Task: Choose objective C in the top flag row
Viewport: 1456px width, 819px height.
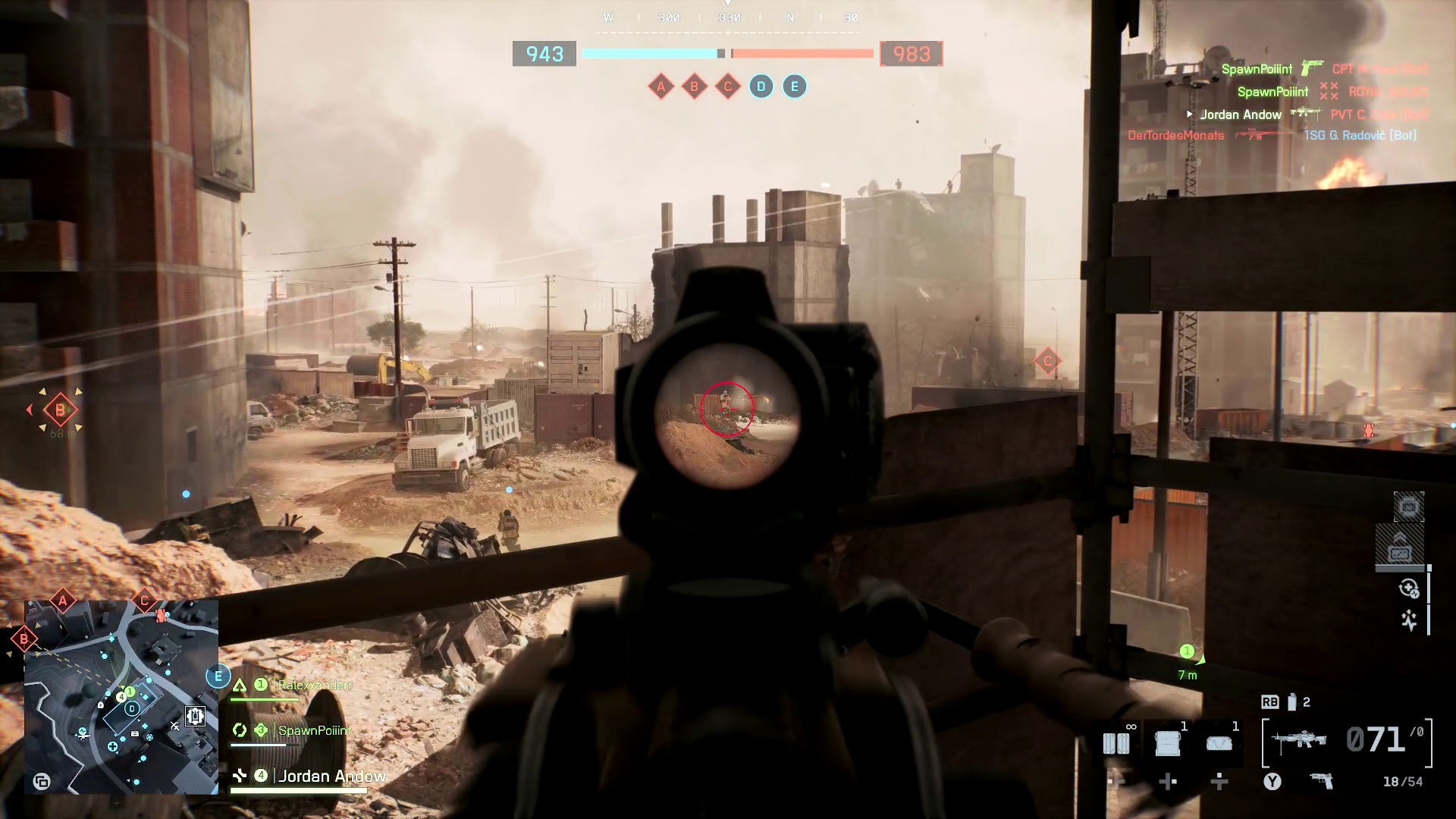Action: [x=728, y=86]
